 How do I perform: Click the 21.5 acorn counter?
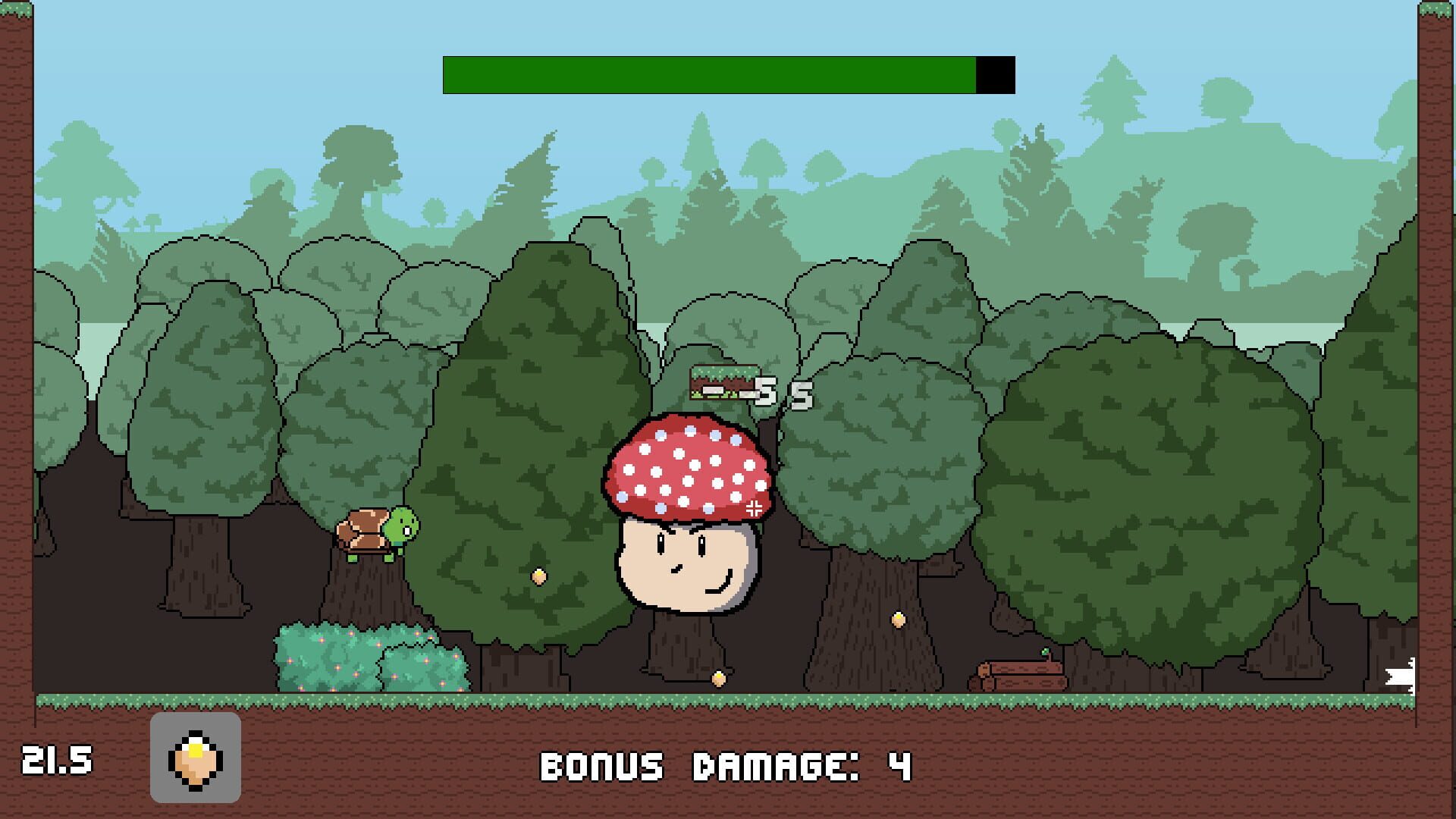(57, 758)
